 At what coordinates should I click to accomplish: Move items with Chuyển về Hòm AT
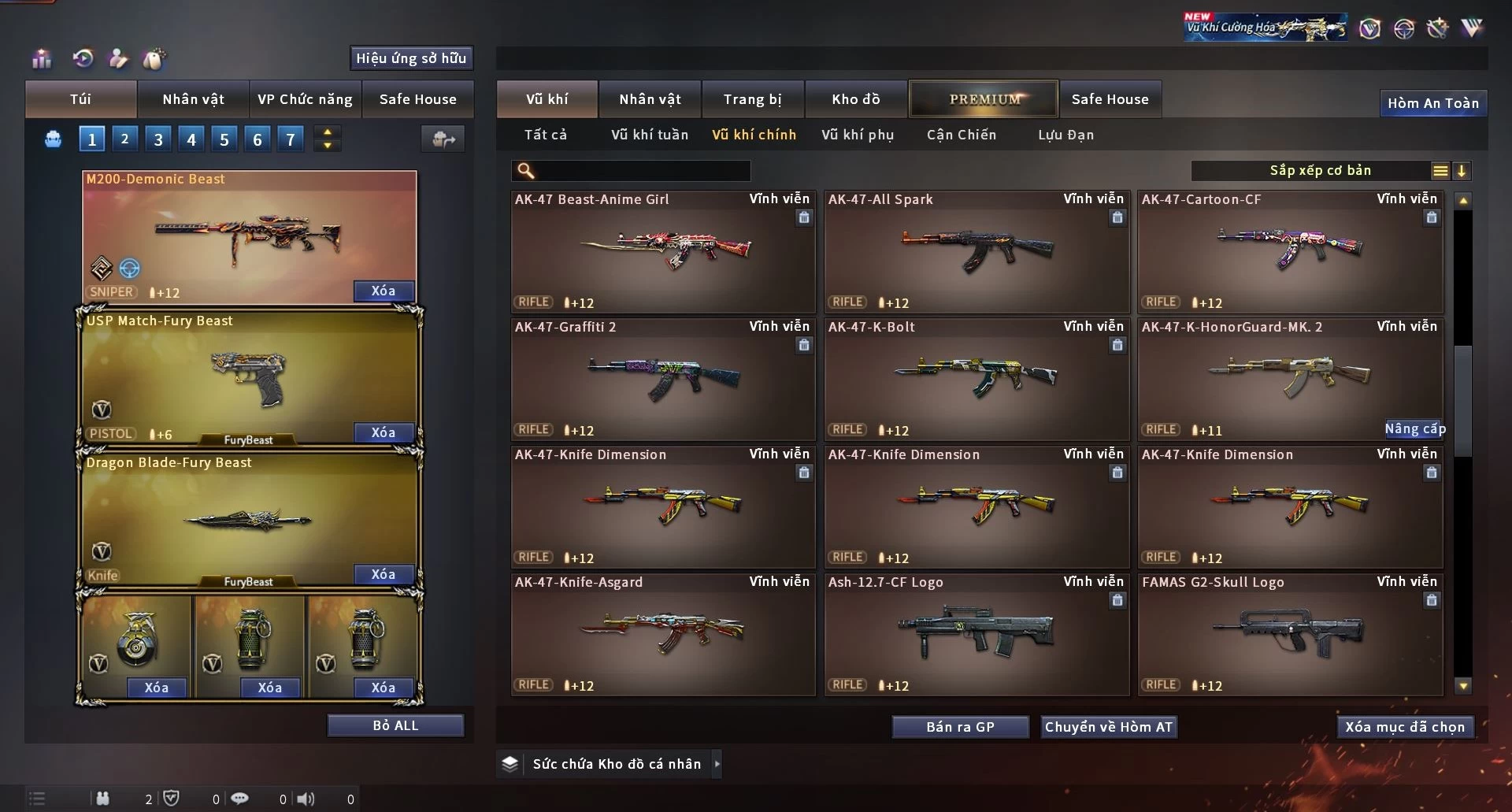coord(1108,727)
